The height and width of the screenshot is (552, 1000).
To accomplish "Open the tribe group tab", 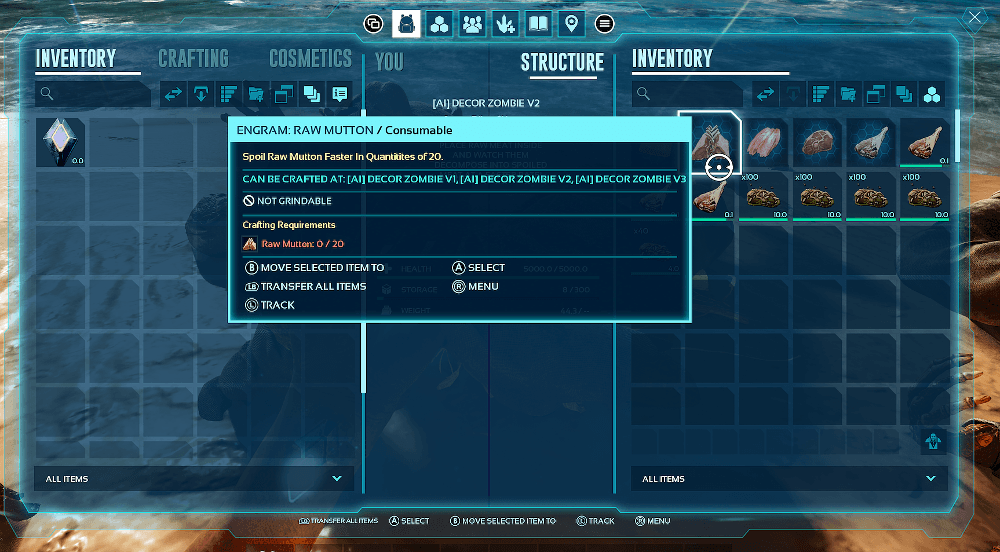I will tap(472, 23).
